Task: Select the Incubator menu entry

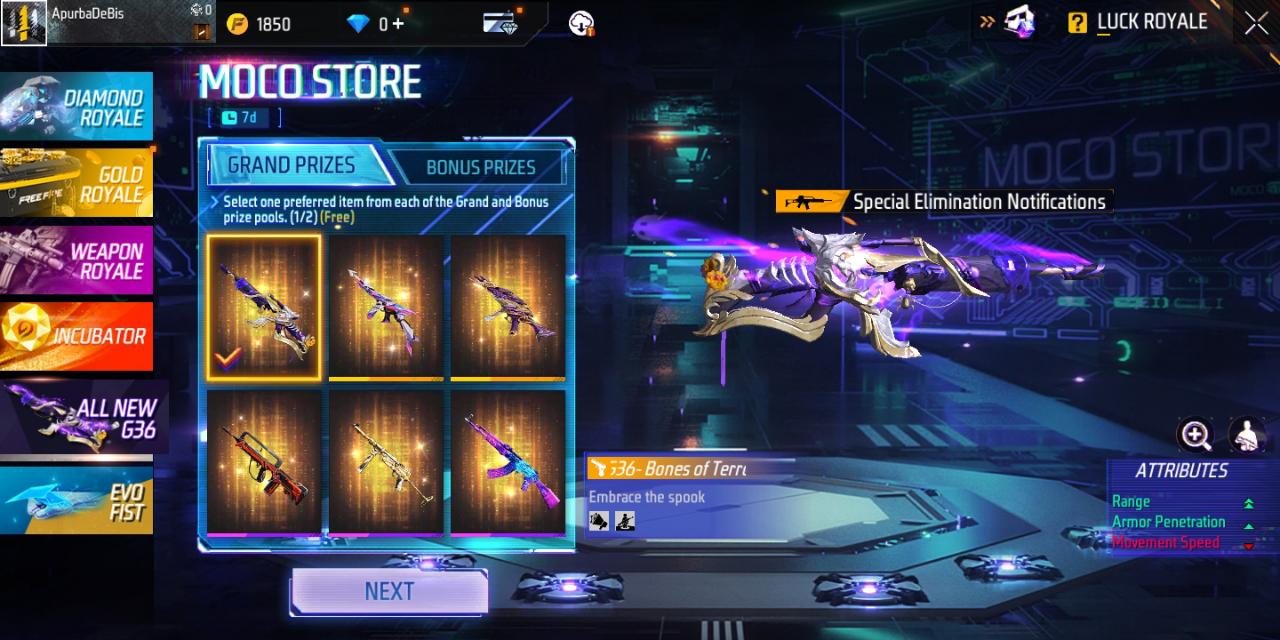Action: [x=77, y=336]
